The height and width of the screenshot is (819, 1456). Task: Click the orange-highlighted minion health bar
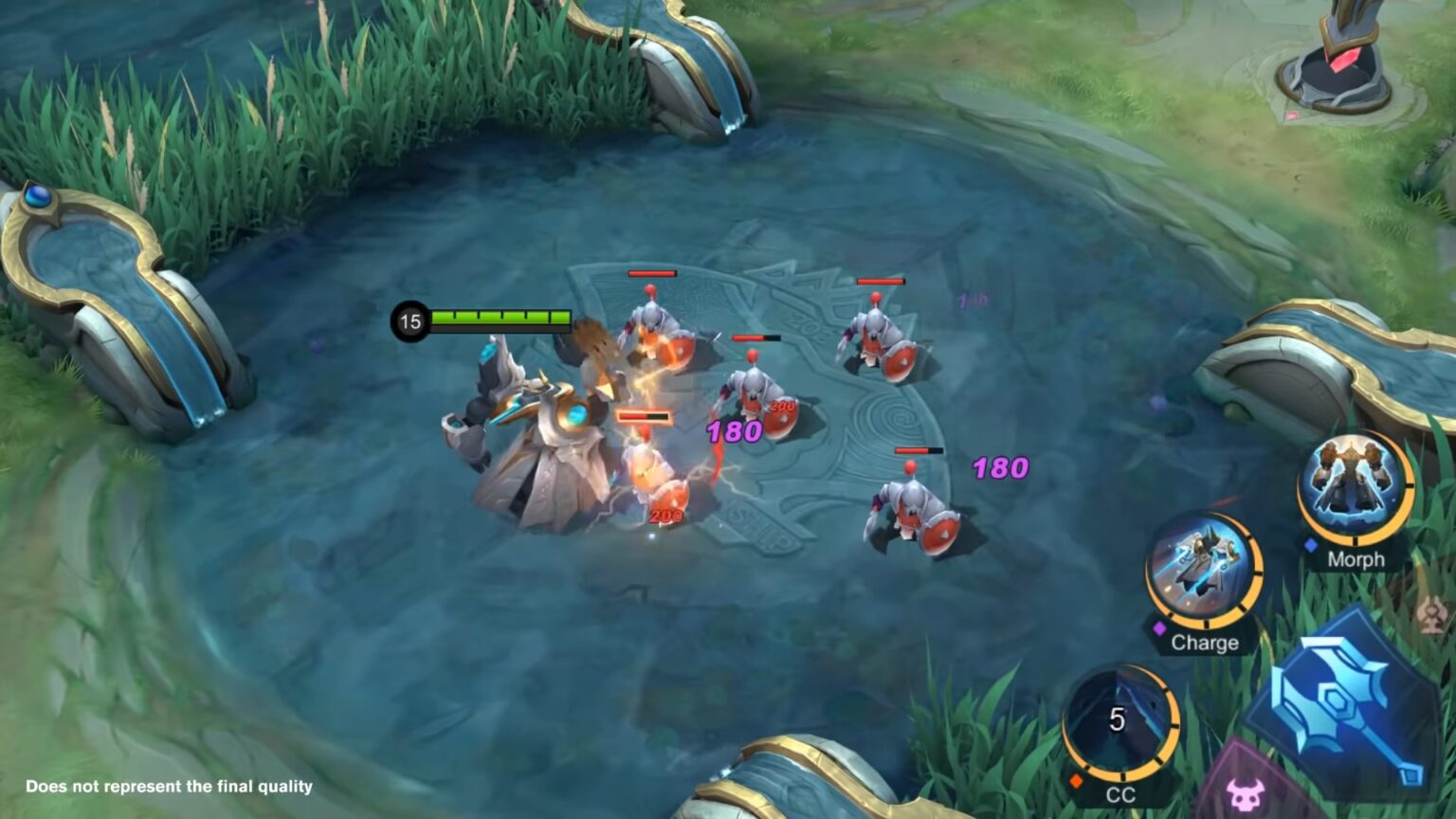click(643, 416)
